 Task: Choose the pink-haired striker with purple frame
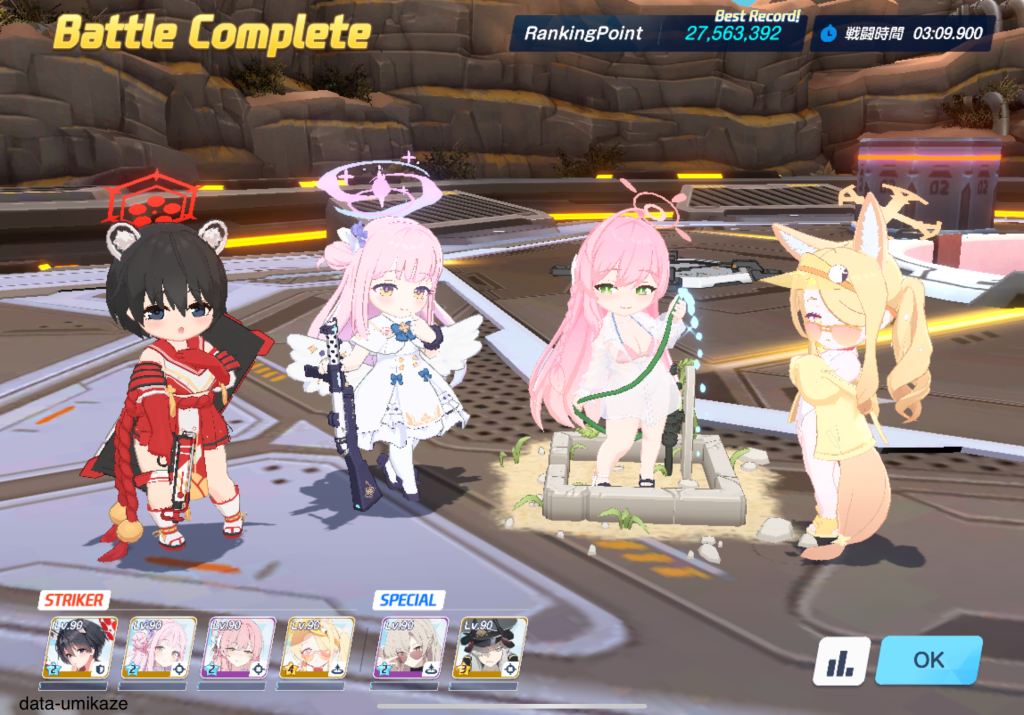tap(238, 647)
